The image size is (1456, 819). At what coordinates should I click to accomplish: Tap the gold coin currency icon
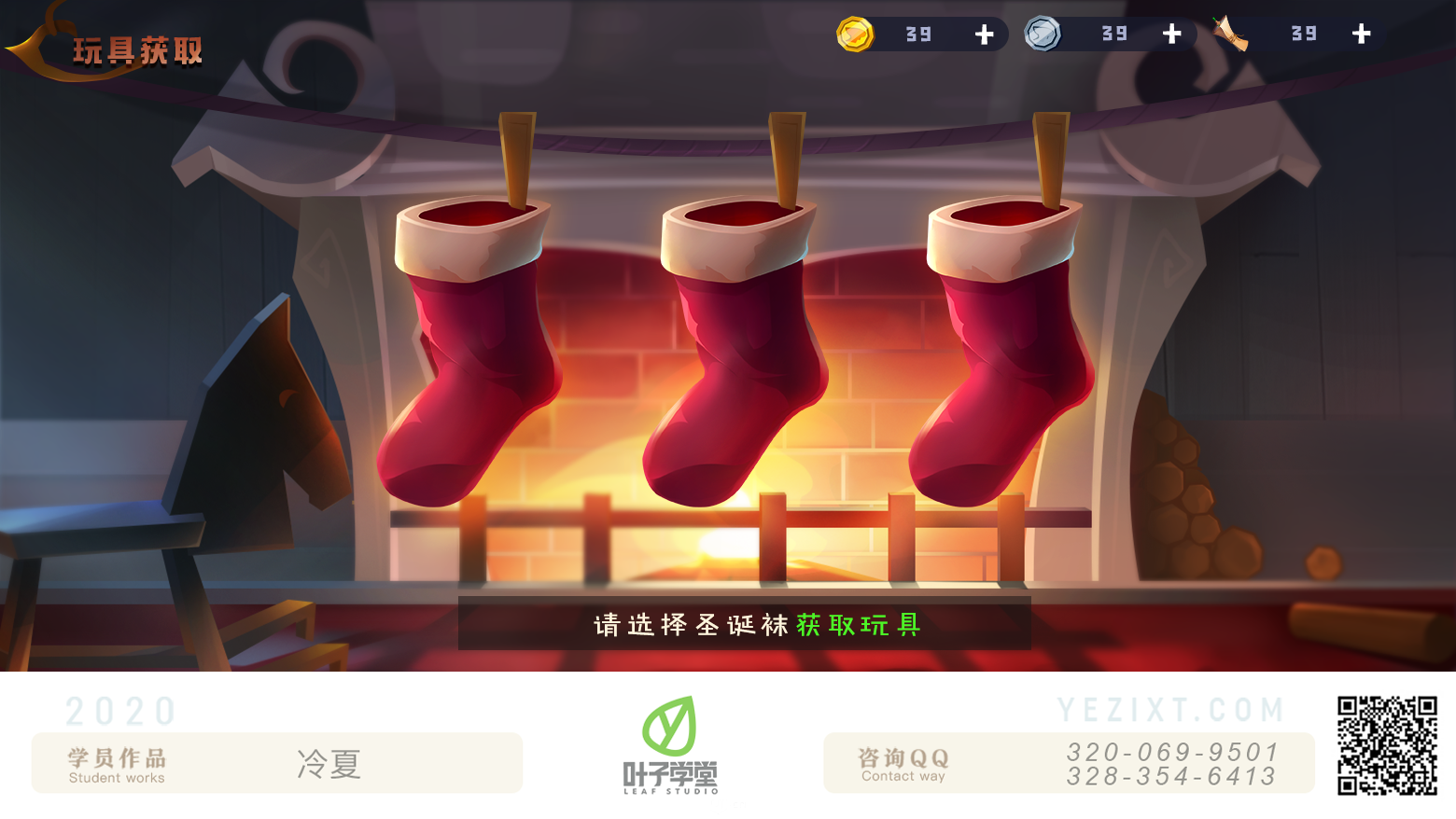855,35
